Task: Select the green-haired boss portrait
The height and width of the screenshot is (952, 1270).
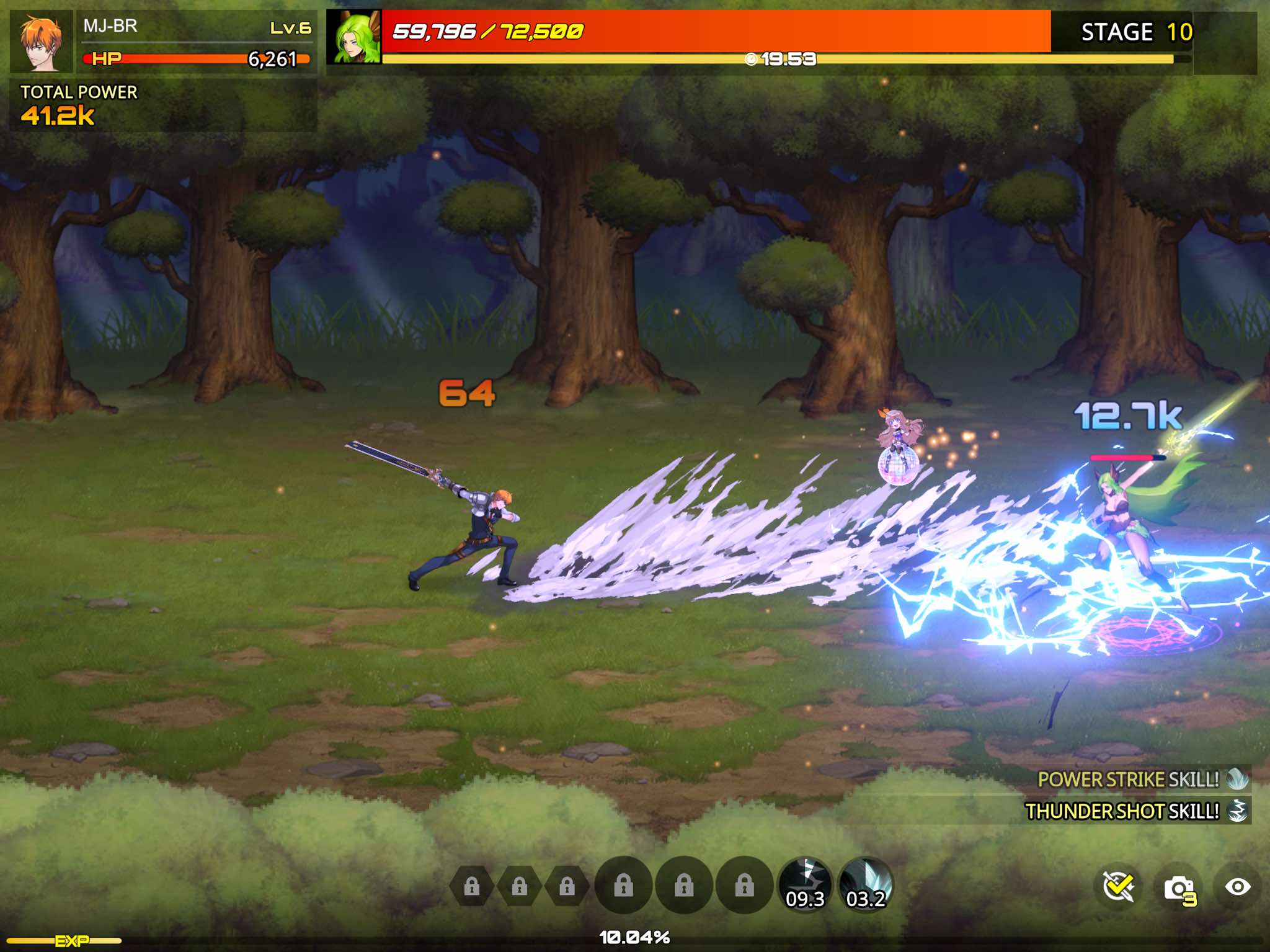Action: pyautogui.click(x=355, y=37)
